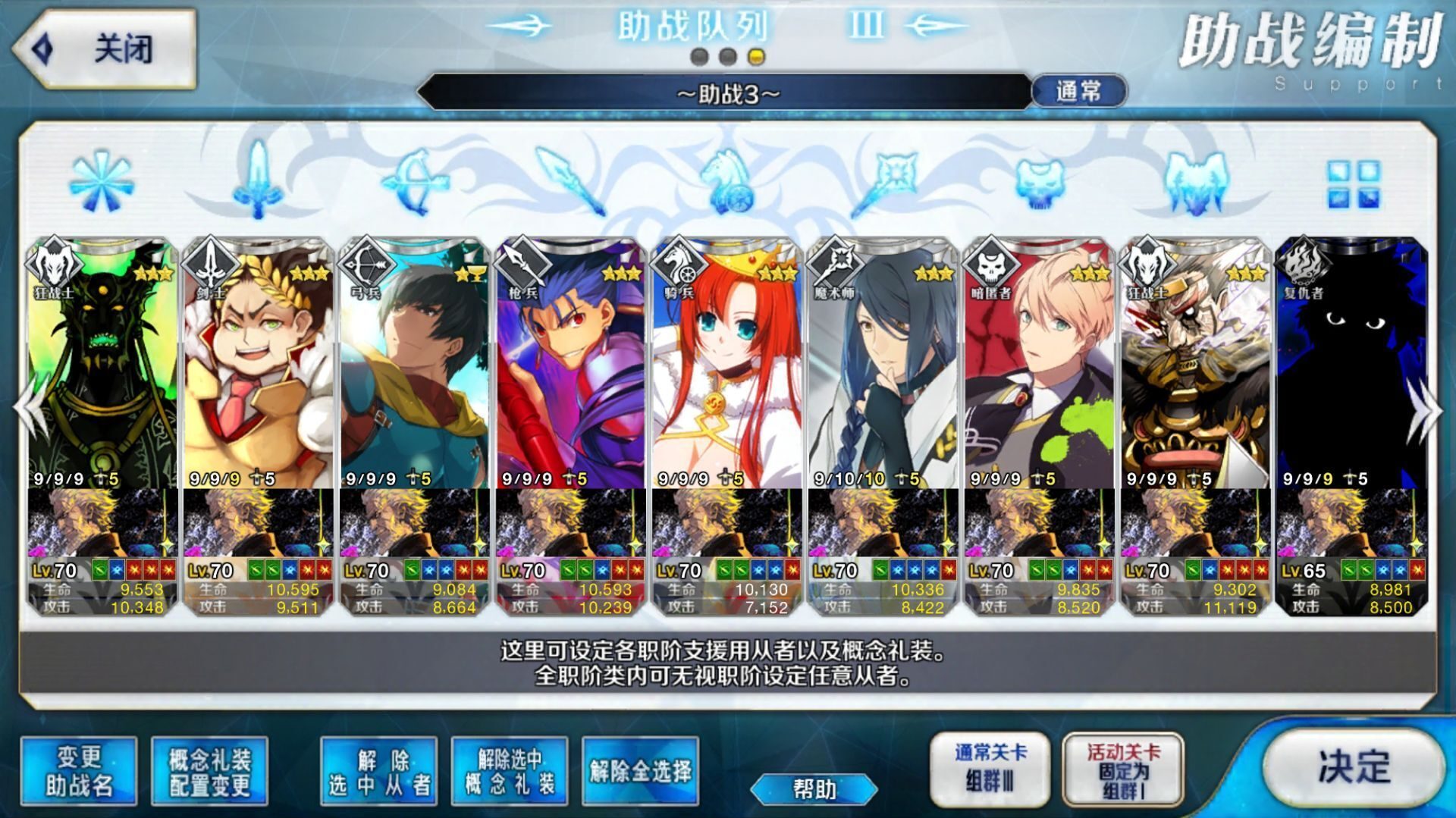Open the 帮助 help panel
This screenshot has height=818, width=1456.
click(814, 789)
